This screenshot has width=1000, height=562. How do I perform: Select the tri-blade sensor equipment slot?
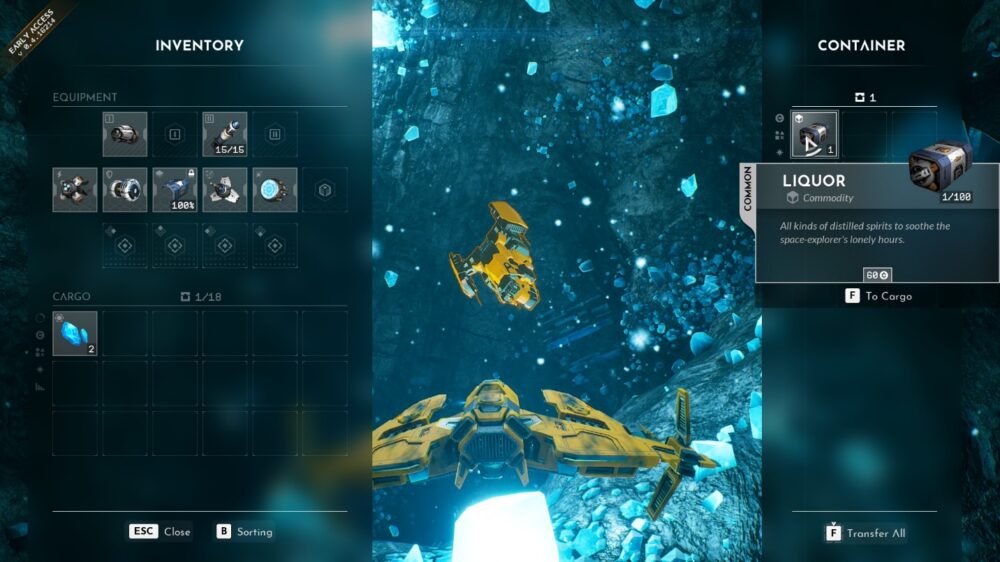(x=225, y=189)
